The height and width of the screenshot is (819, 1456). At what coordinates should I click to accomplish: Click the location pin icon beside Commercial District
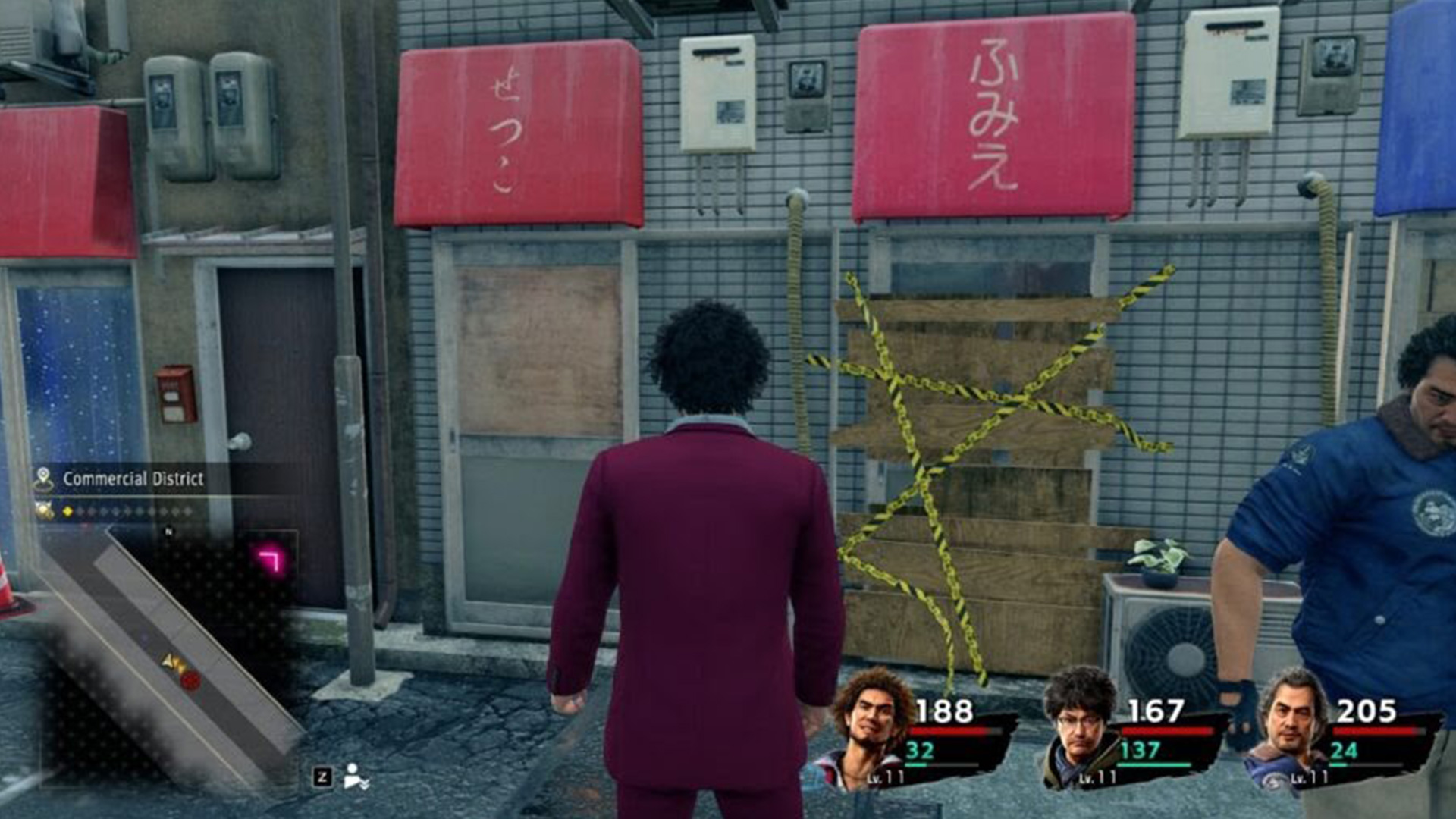click(44, 479)
